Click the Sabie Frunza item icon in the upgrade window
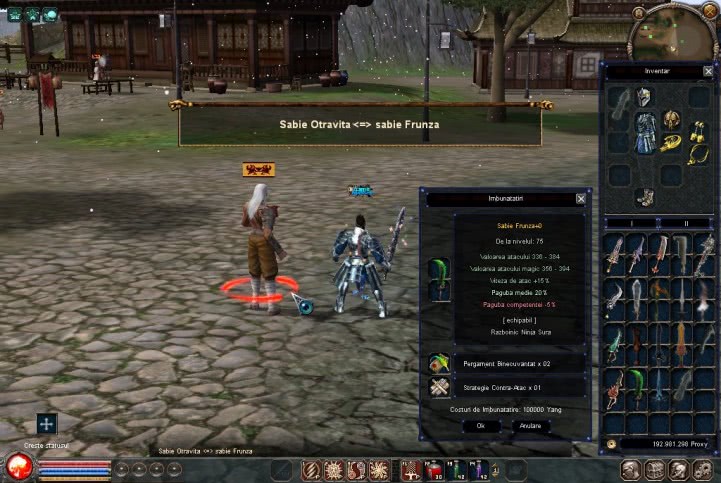 tap(438, 280)
